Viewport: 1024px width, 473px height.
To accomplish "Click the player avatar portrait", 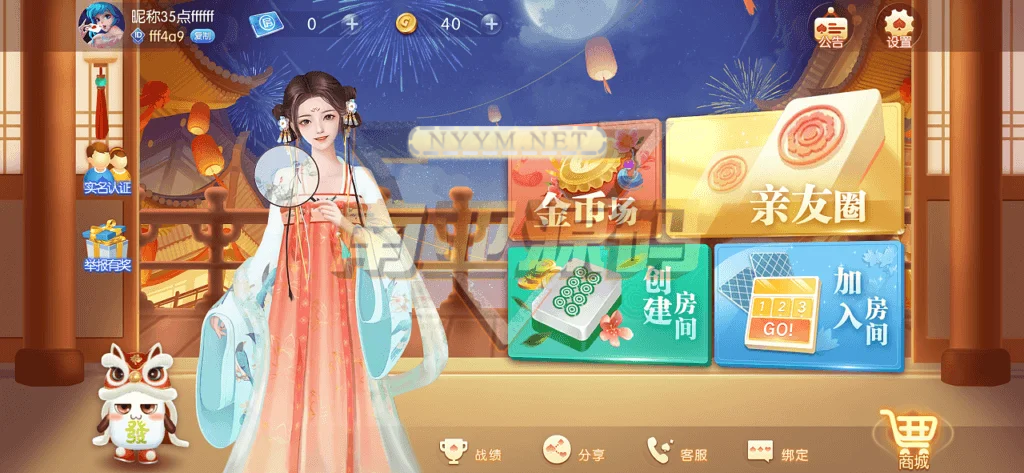I will coord(101,24).
